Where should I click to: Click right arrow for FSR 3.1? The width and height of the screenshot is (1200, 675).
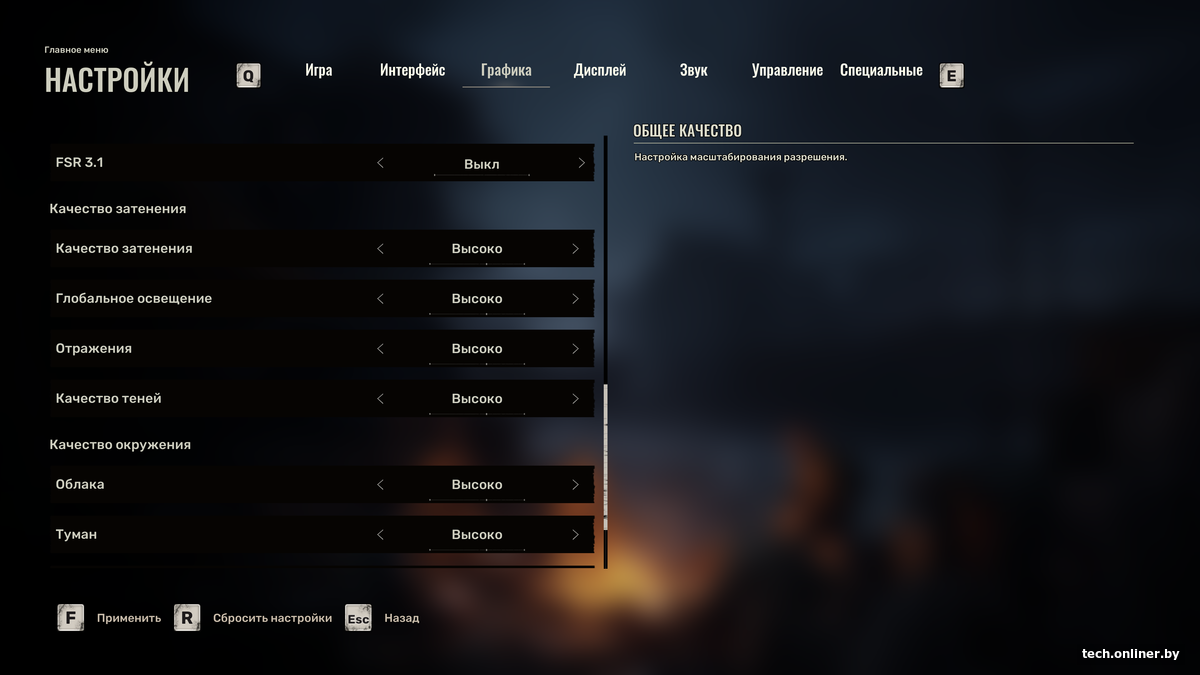coord(581,163)
